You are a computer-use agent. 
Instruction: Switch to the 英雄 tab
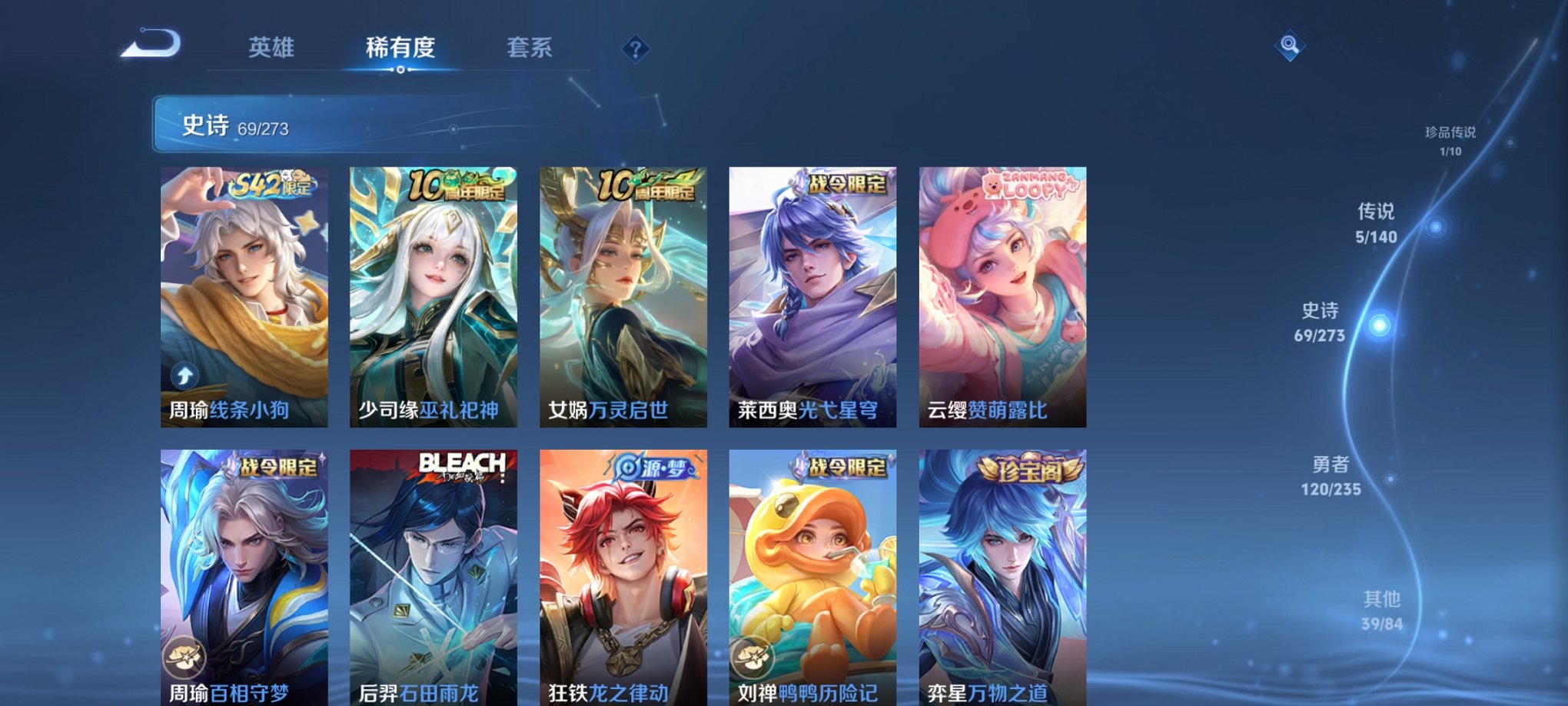point(273,48)
